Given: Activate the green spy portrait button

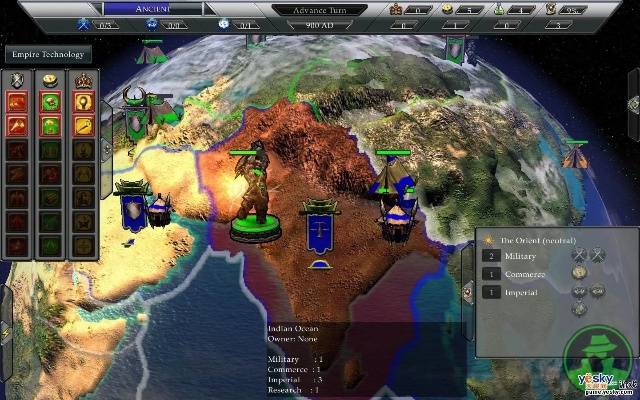Looking at the screenshot, I should [x=597, y=357].
